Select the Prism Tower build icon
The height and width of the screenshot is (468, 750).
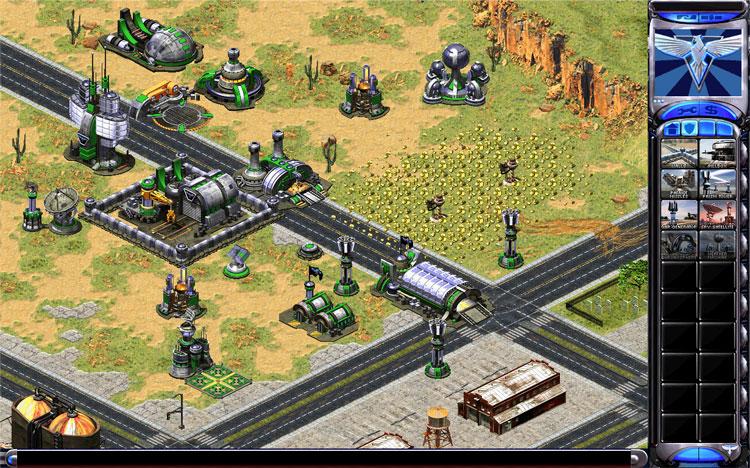coord(717,182)
